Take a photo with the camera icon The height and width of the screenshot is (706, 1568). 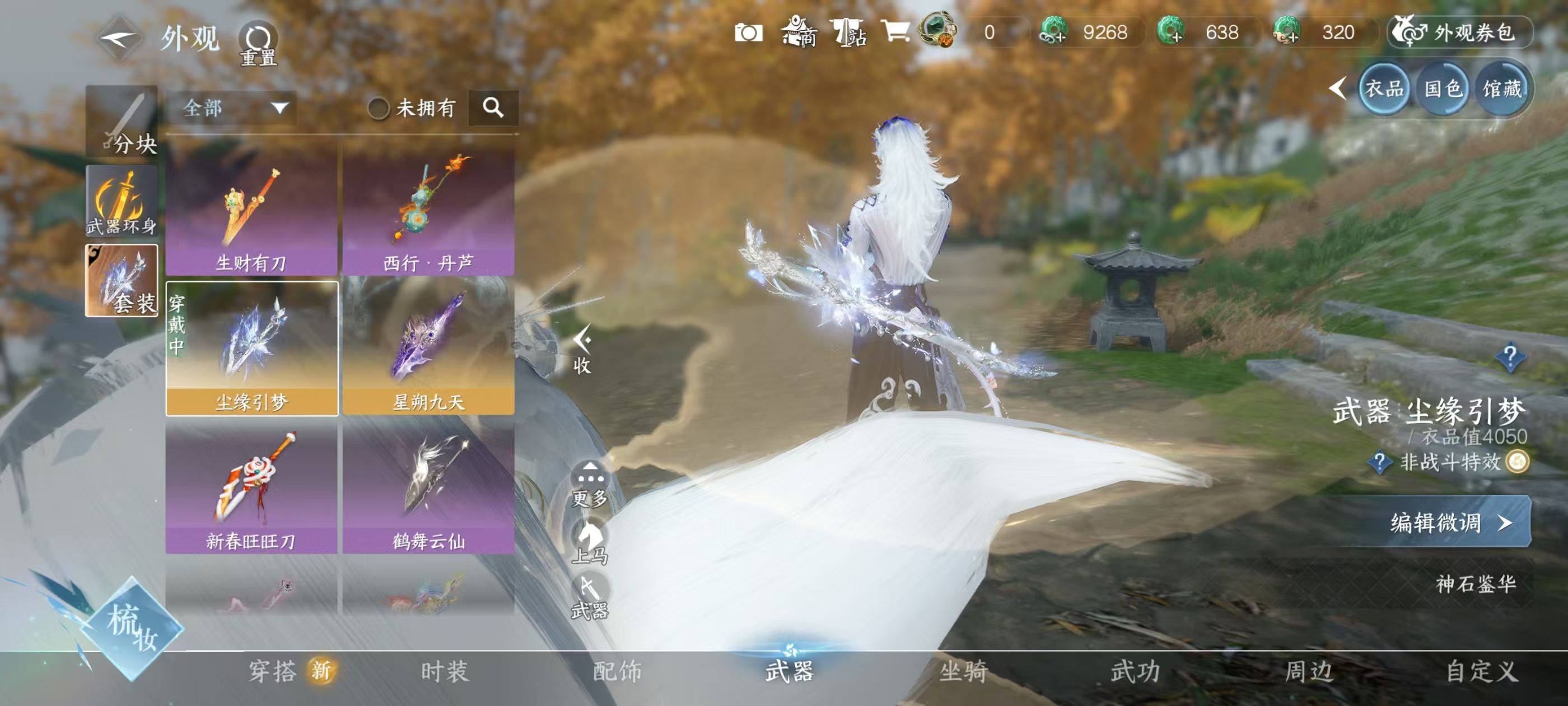[x=748, y=32]
